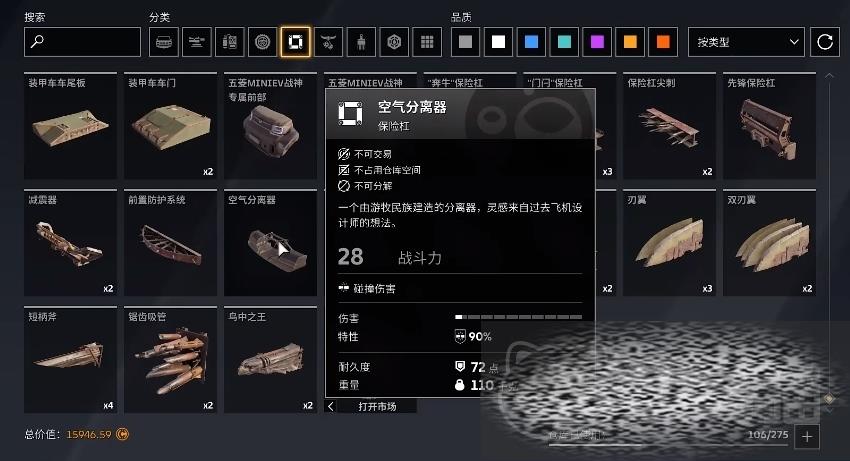Filter by the wheel category icon

pyautogui.click(x=262, y=42)
